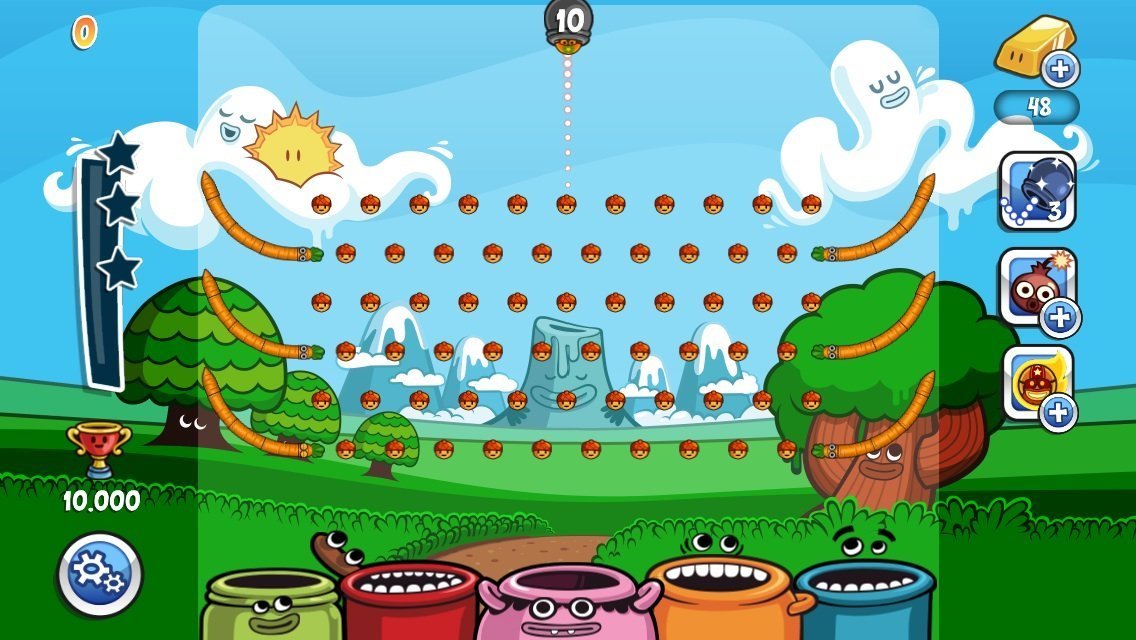Select the bomb acorn booster

pos(1036,286)
